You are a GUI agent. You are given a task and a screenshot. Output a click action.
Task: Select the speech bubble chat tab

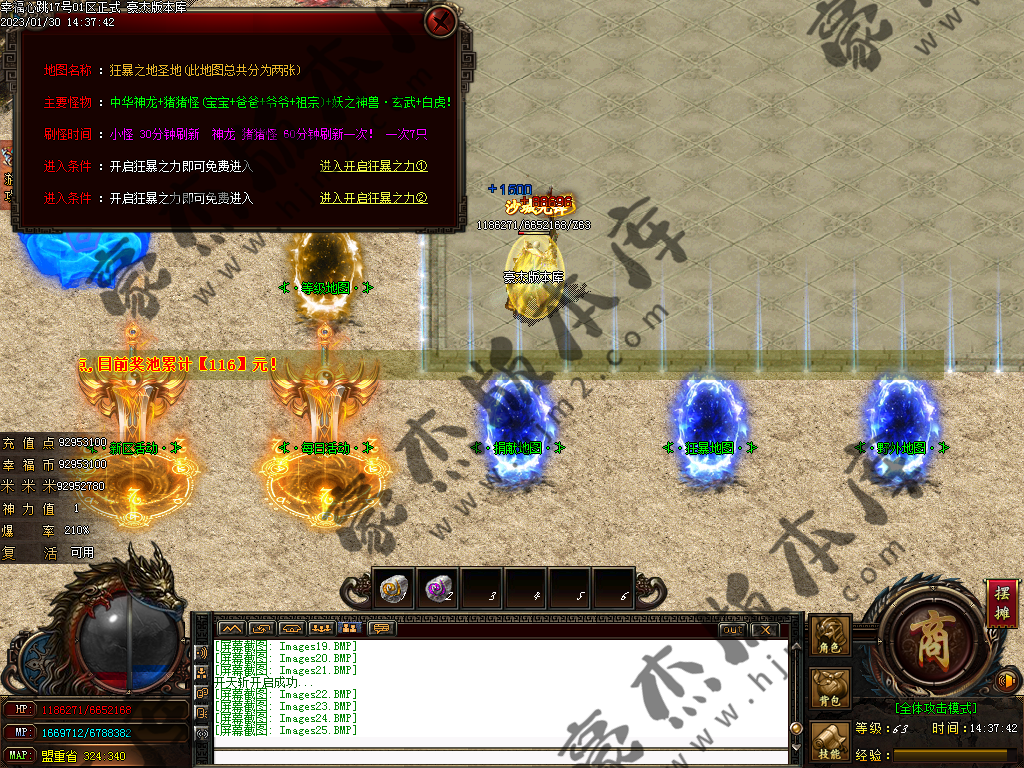pyautogui.click(x=380, y=628)
